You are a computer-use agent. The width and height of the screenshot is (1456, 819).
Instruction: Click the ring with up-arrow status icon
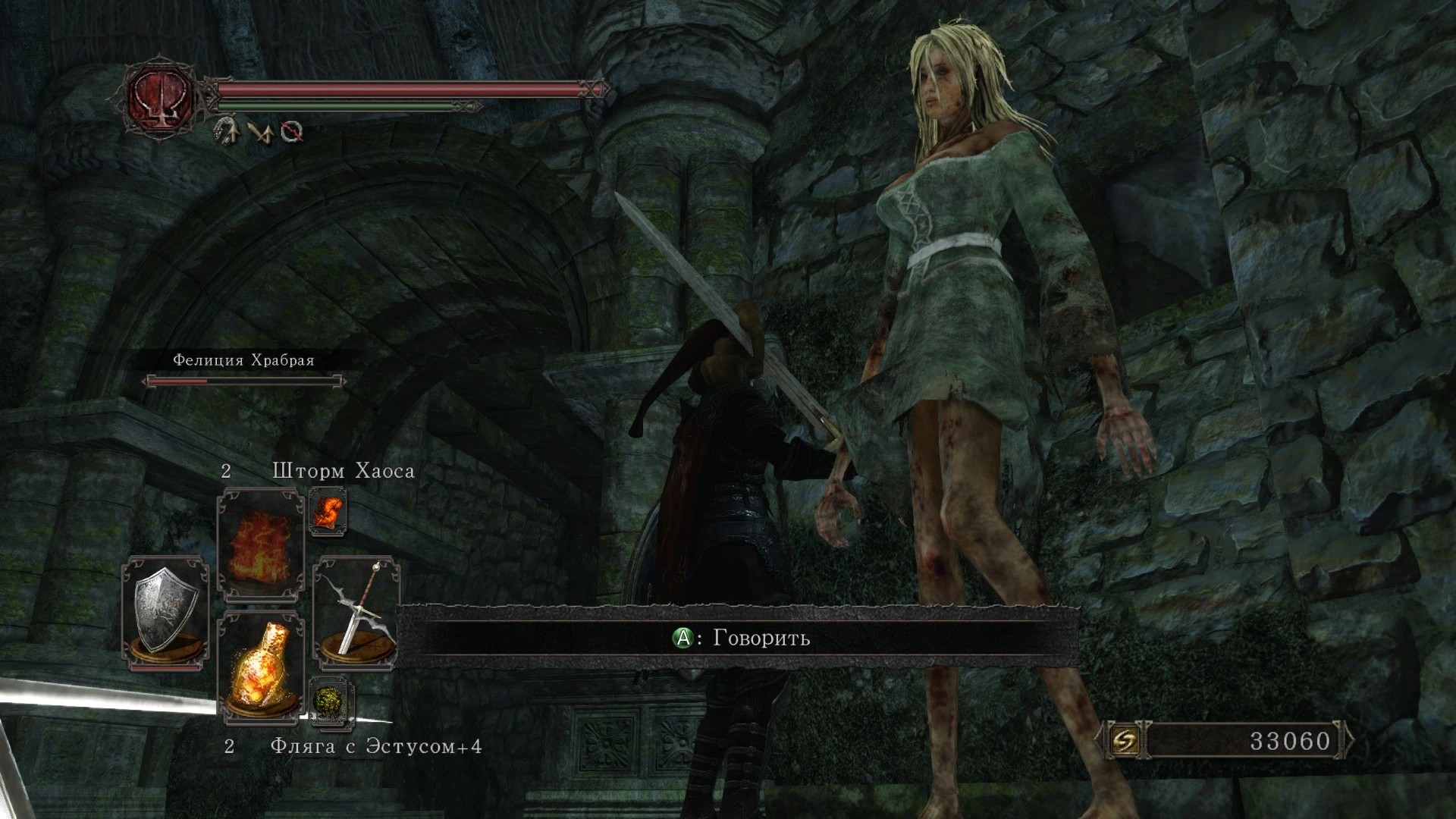[x=227, y=131]
